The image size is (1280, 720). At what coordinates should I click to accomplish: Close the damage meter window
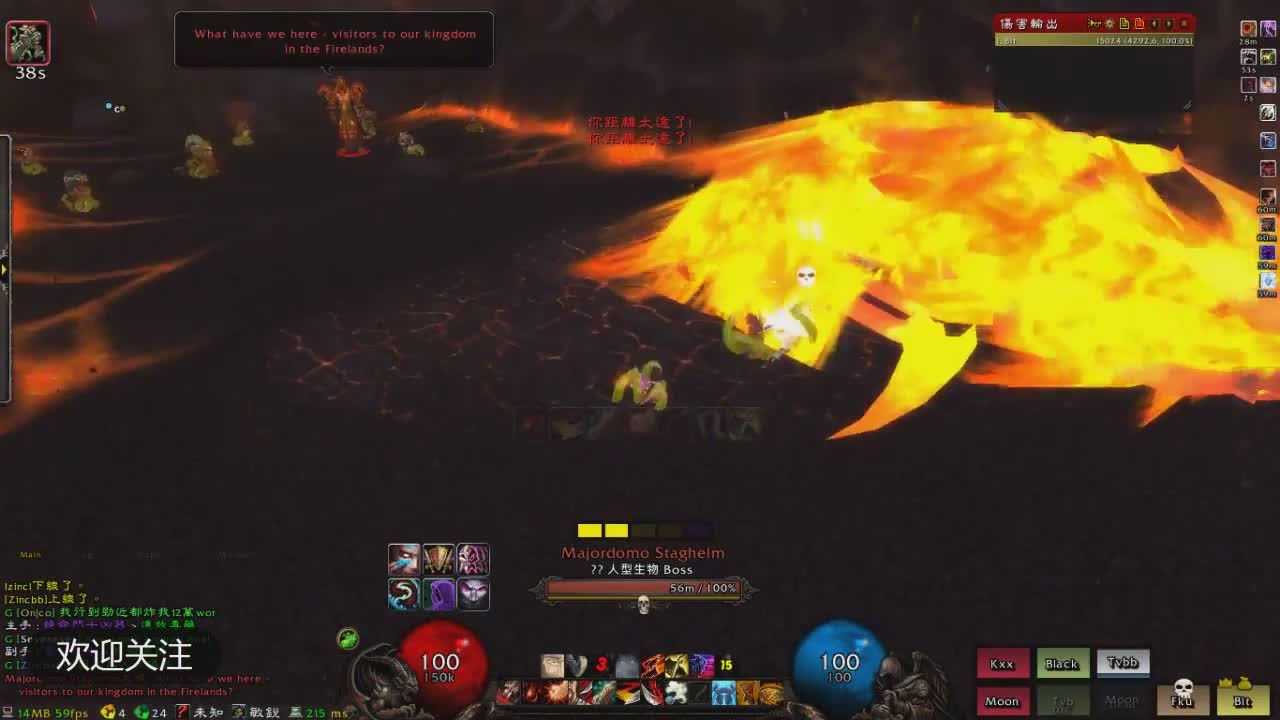point(1185,23)
